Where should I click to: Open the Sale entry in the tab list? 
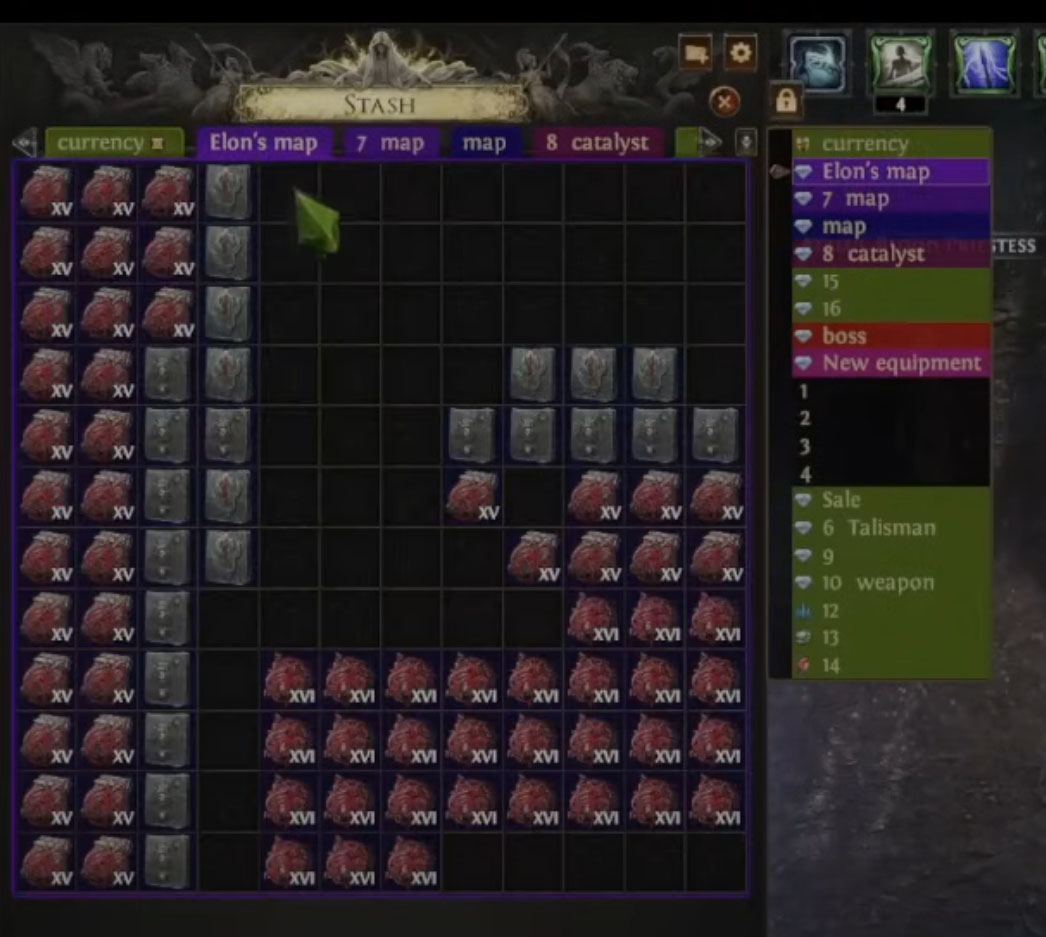pyautogui.click(x=892, y=499)
